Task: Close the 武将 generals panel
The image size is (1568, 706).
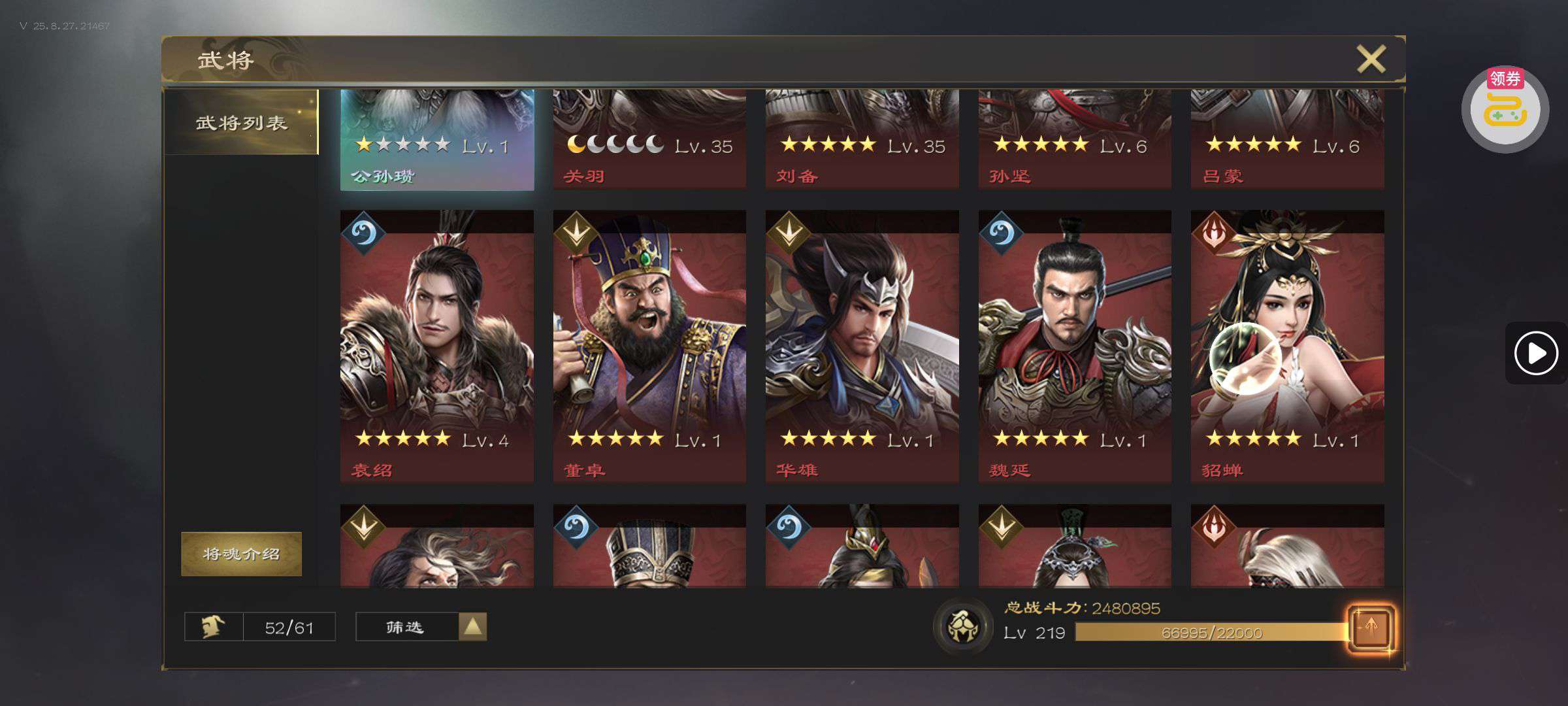Action: 1371,59
